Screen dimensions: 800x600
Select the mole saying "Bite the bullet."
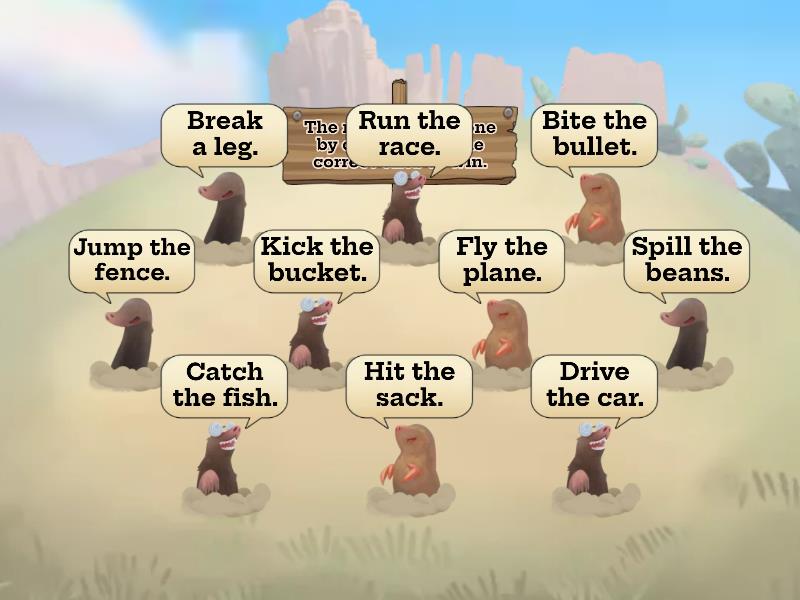click(x=596, y=208)
